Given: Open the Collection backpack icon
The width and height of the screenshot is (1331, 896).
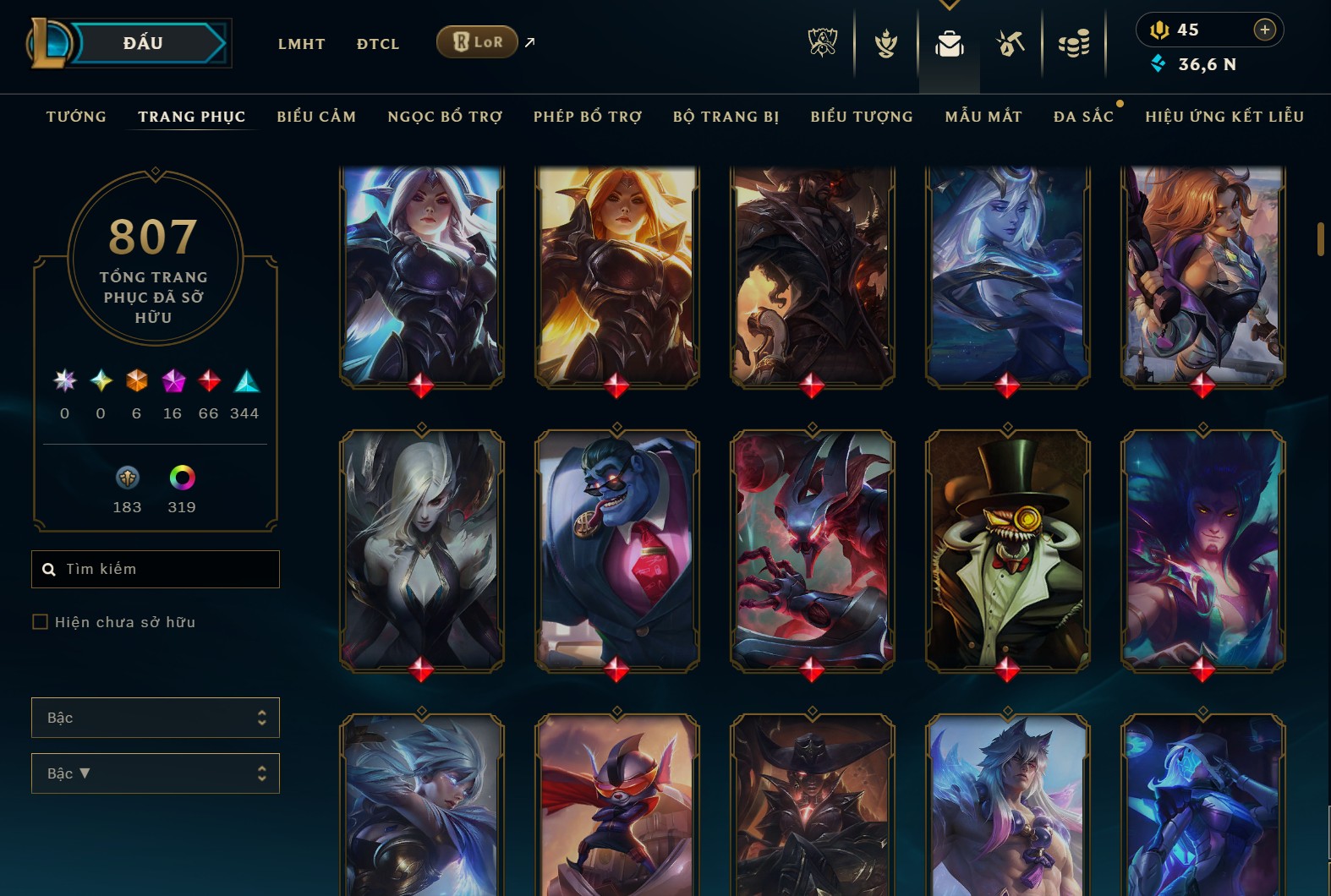Looking at the screenshot, I should (949, 44).
